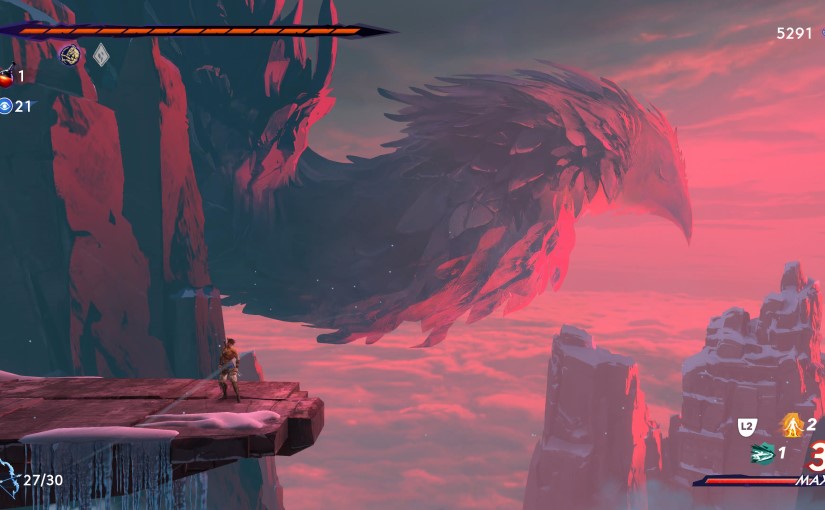This screenshot has width=825, height=510.
Task: Select the bow and arrow icon
Action: coord(10,479)
